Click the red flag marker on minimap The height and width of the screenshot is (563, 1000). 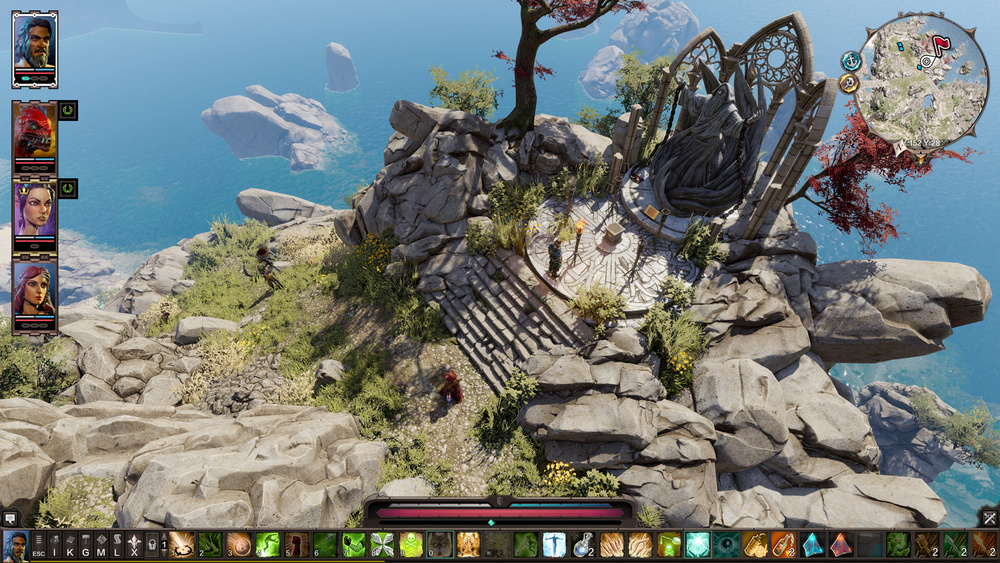(940, 45)
